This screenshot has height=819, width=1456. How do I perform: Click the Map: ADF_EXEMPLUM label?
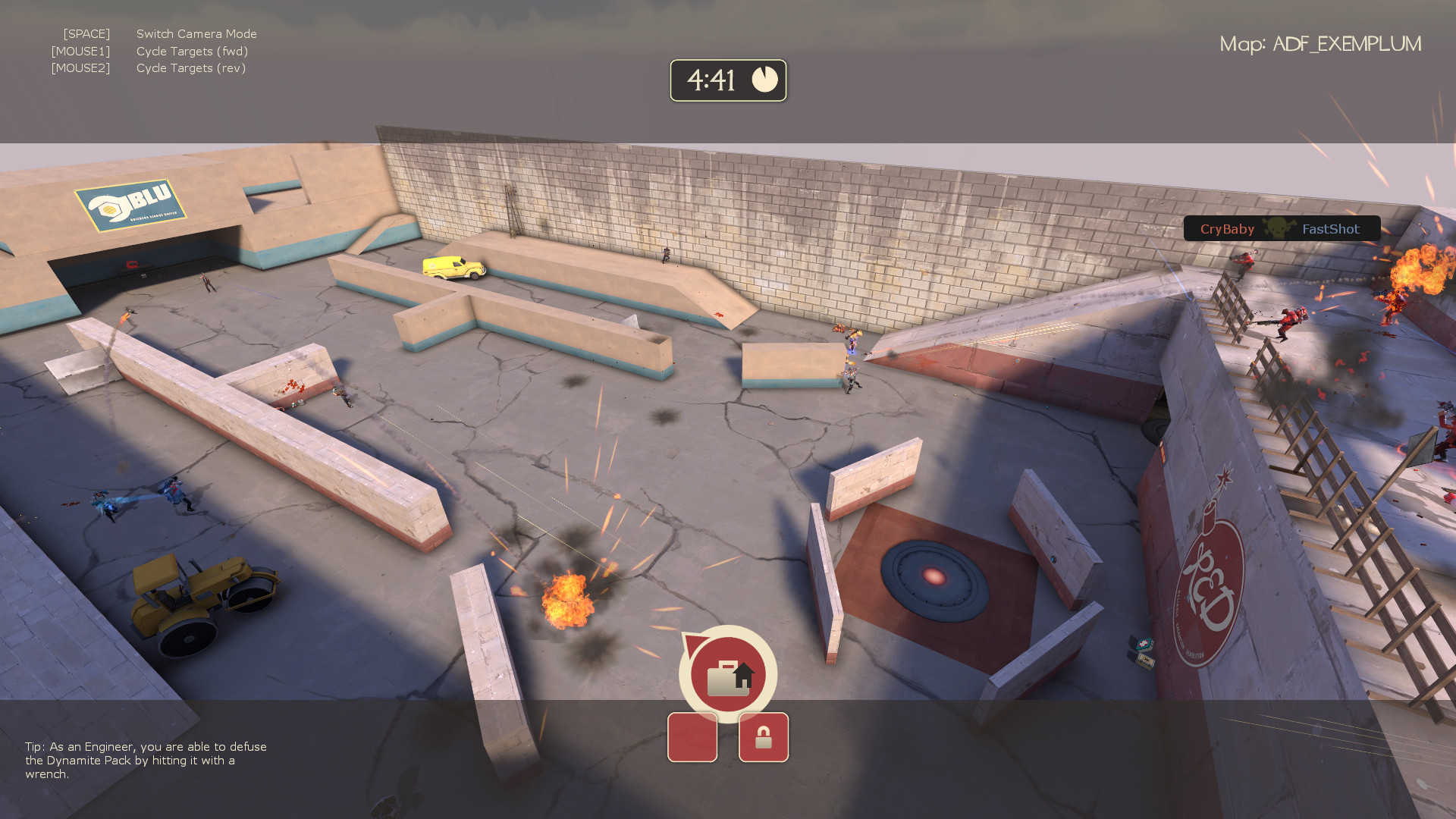[x=1321, y=43]
